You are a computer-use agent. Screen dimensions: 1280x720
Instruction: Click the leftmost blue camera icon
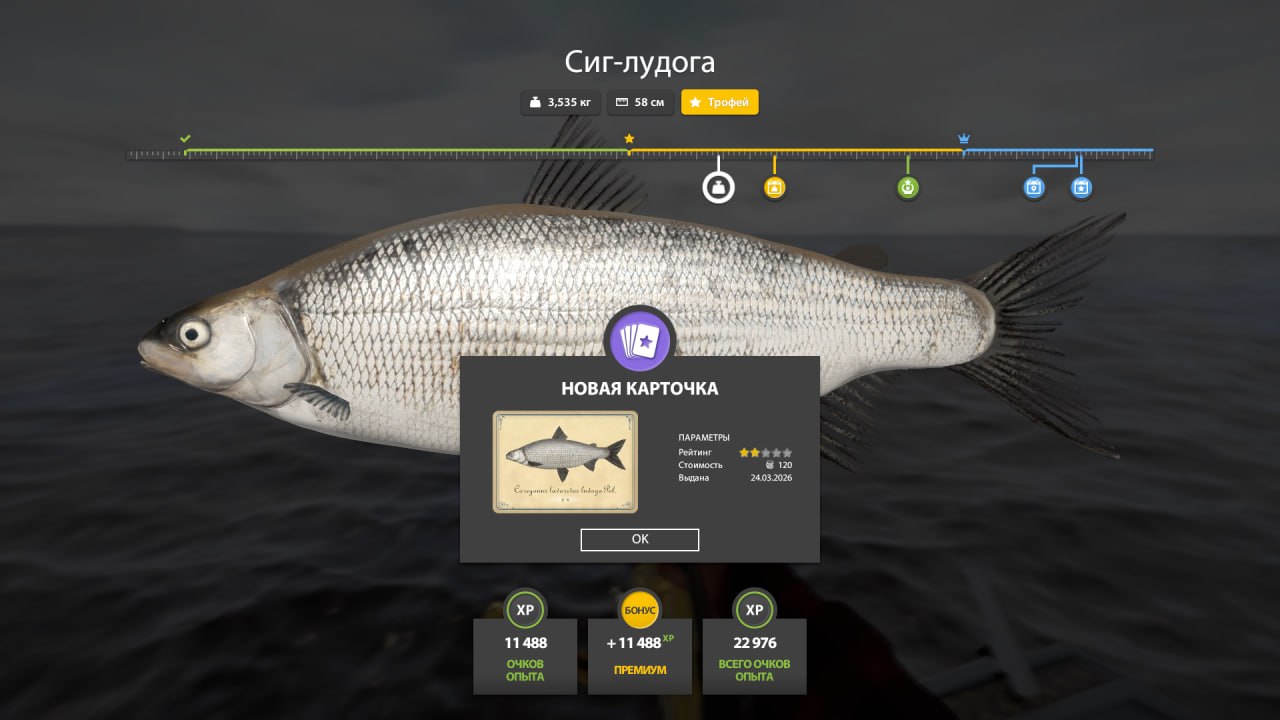point(1034,186)
